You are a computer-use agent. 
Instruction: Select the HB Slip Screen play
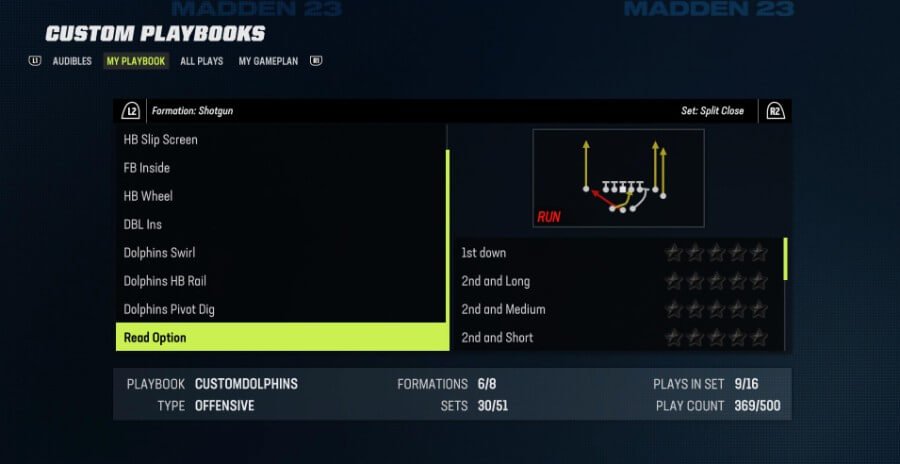pyautogui.click(x=161, y=140)
